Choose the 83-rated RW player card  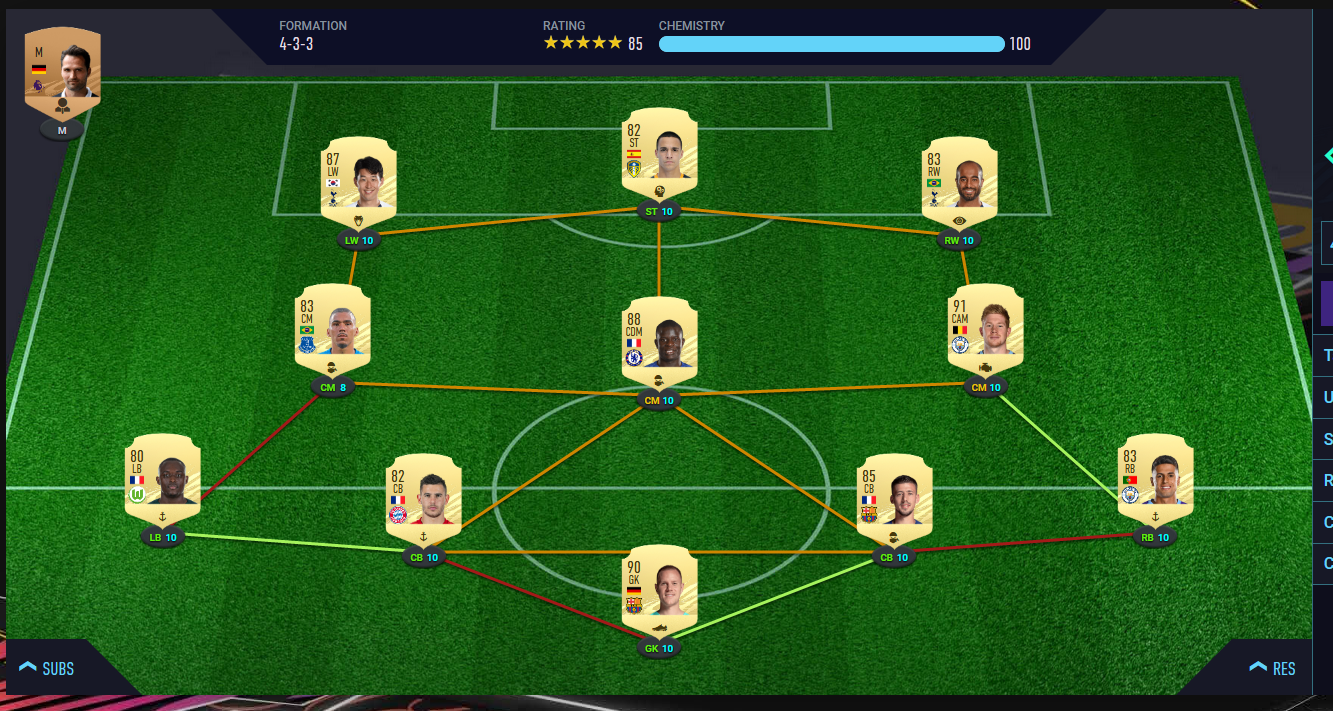[960, 179]
